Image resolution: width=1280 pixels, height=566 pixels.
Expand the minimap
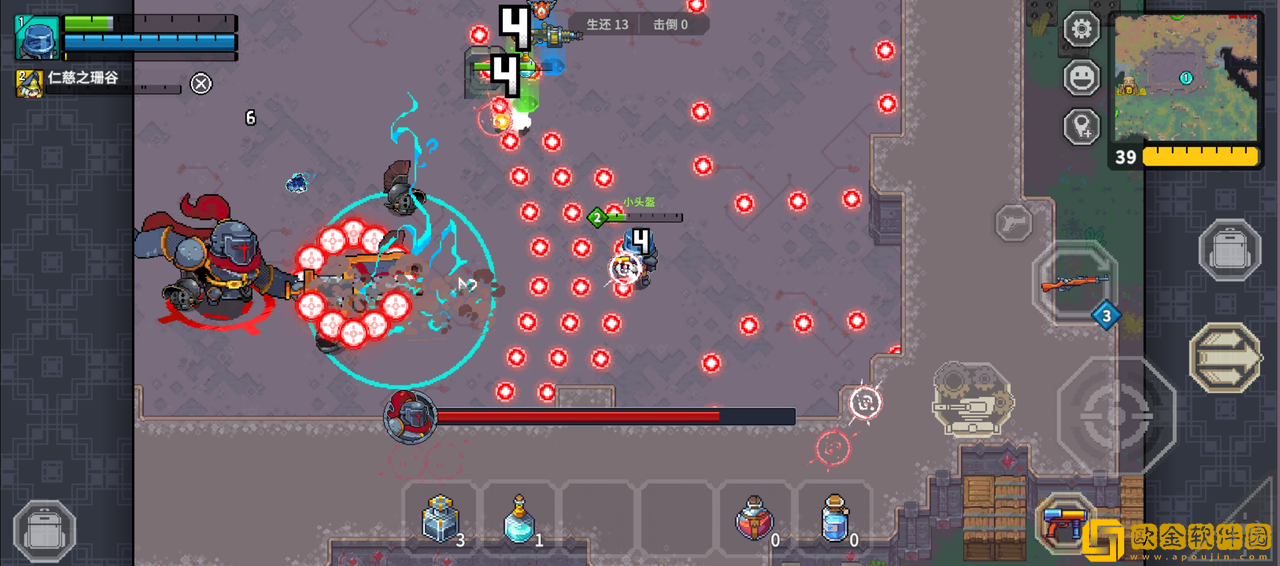point(1186,78)
